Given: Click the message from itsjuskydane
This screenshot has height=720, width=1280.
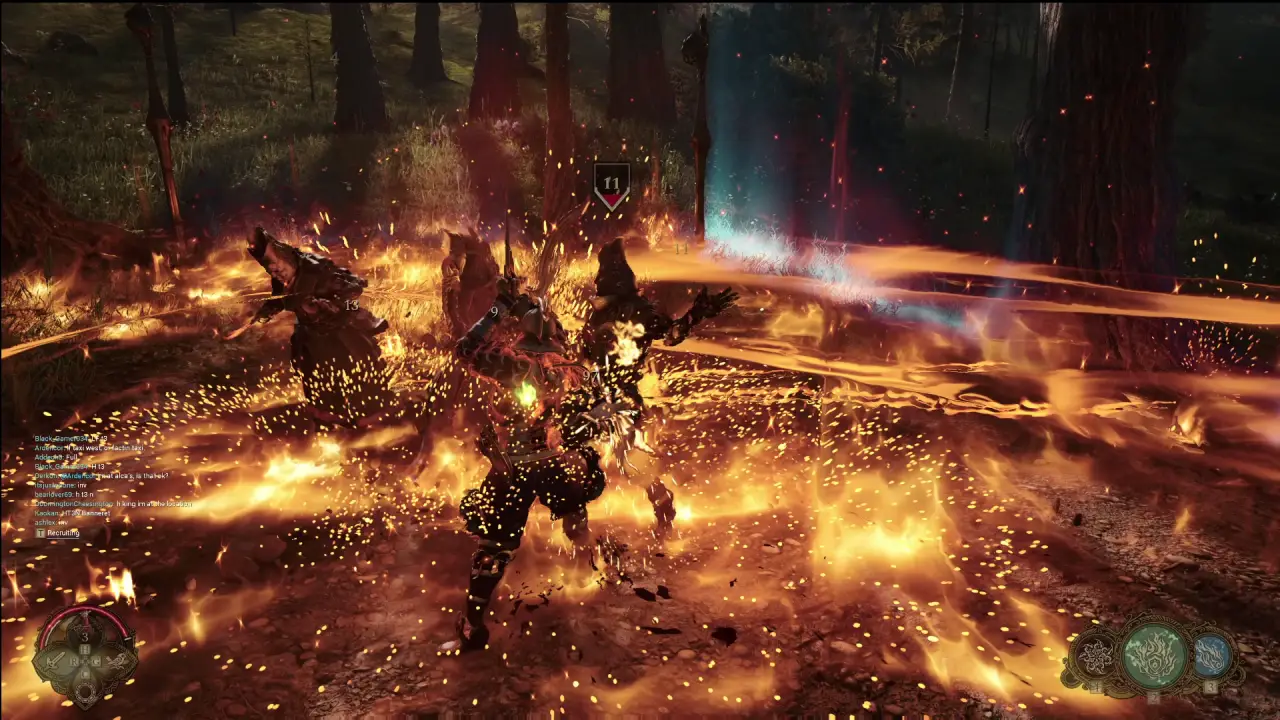Looking at the screenshot, I should [x=58, y=486].
